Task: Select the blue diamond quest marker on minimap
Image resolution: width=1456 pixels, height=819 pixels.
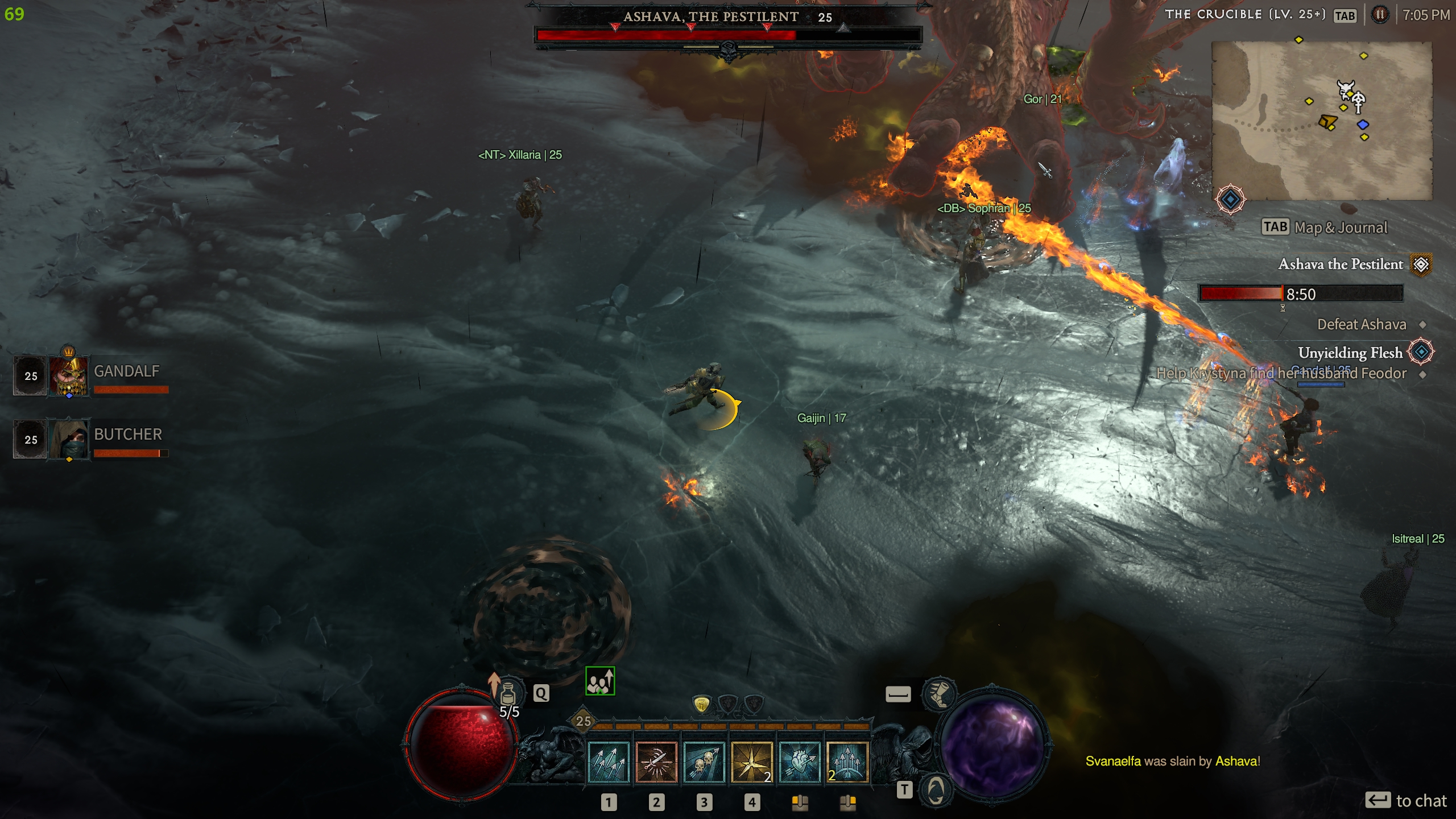Action: (1363, 125)
